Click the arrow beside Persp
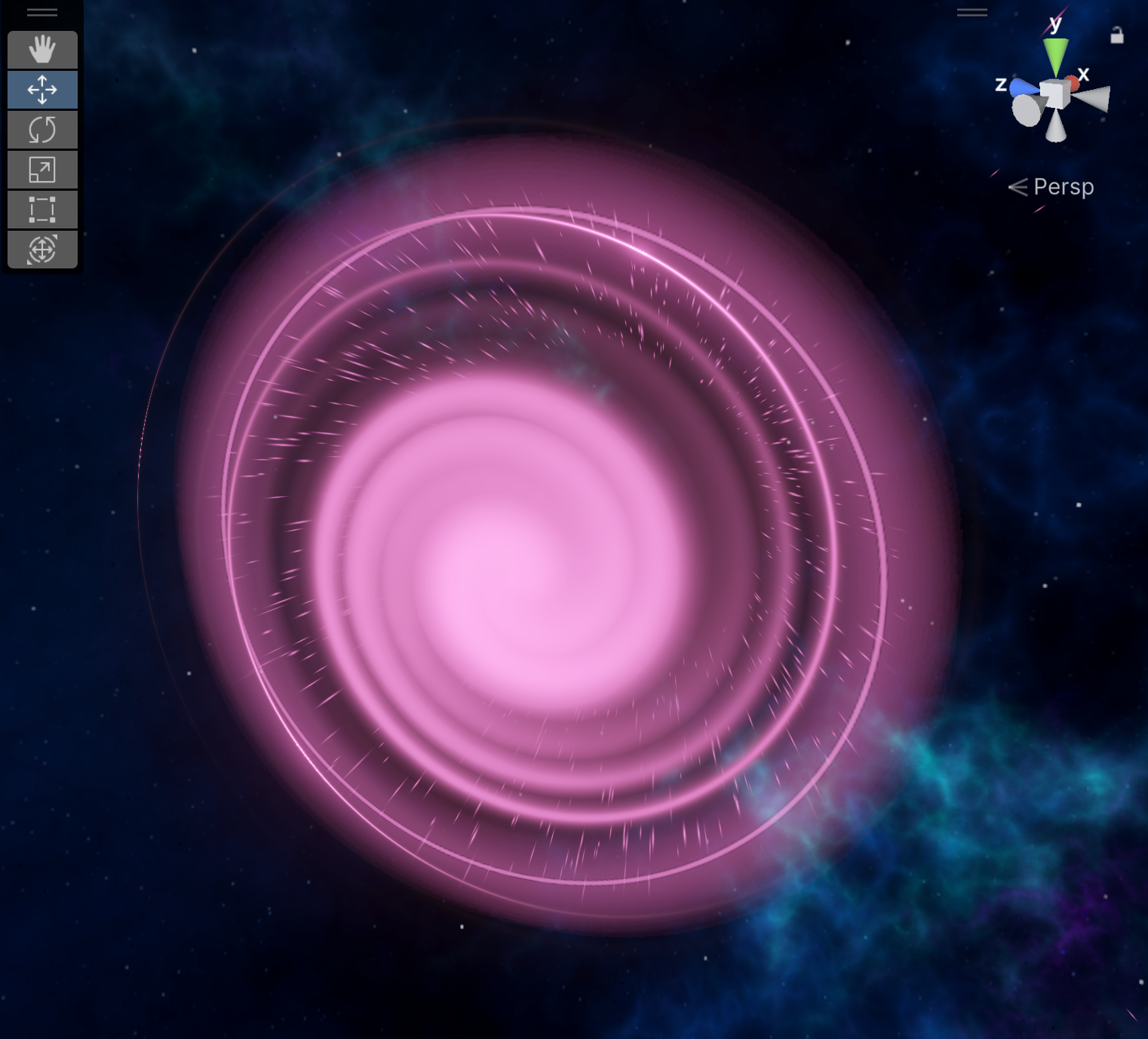 click(1018, 186)
